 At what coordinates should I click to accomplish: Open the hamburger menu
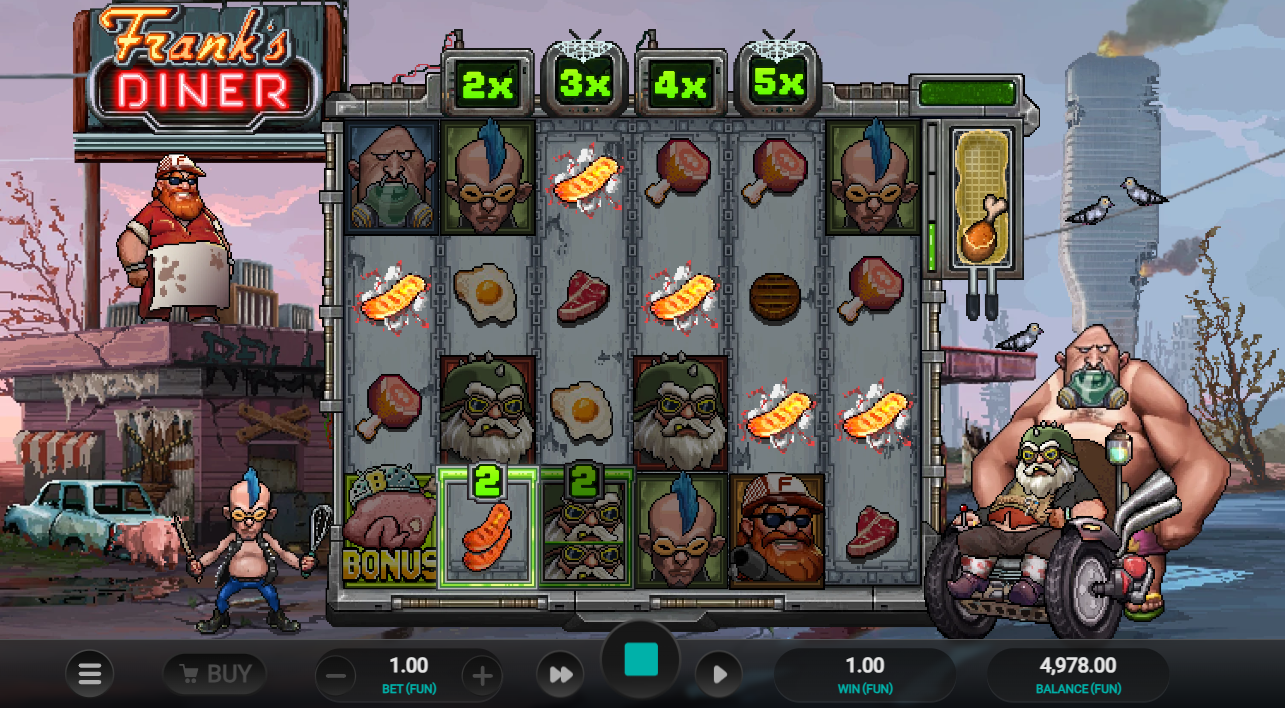90,675
